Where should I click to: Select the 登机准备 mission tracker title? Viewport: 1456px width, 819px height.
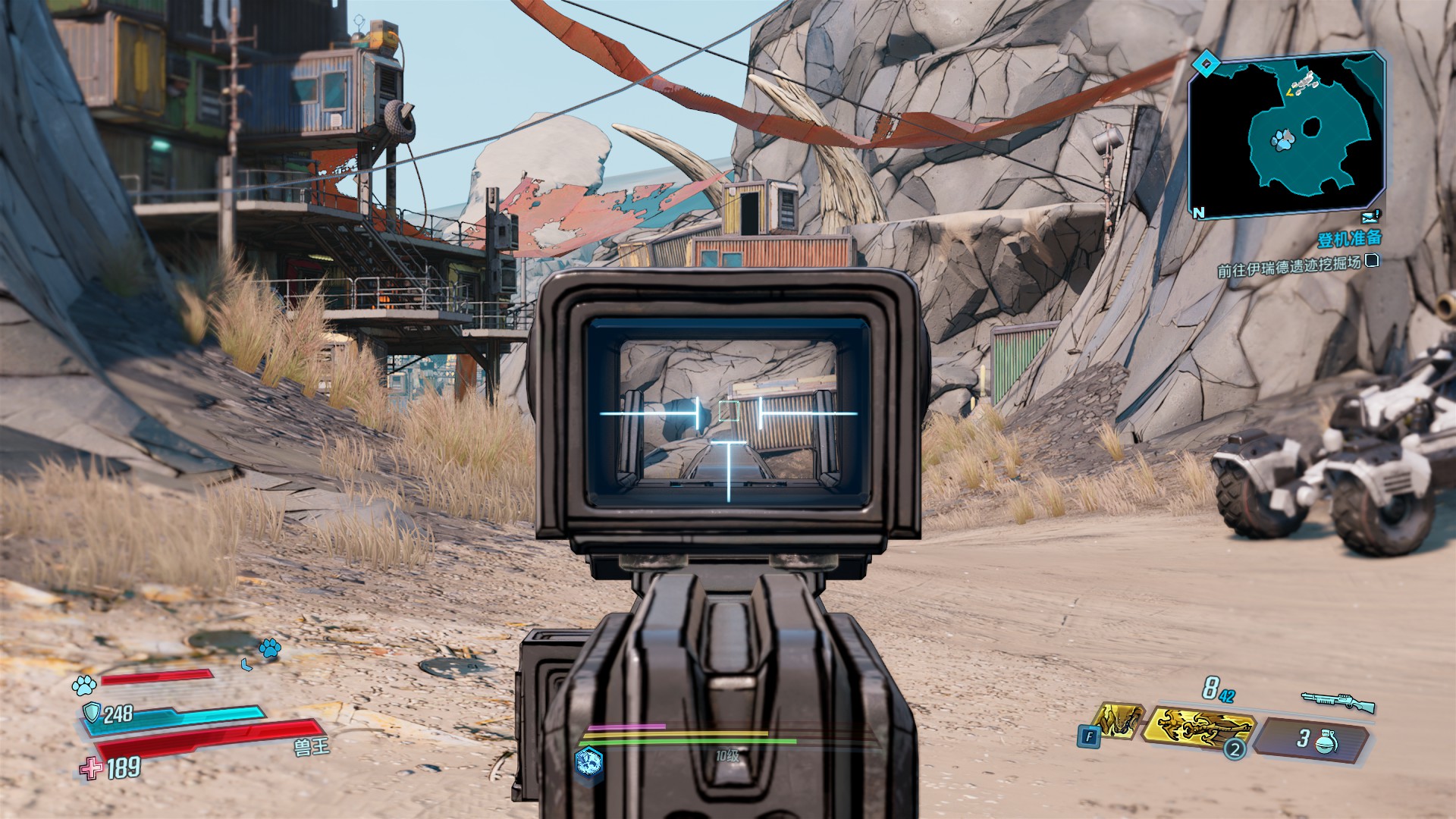click(x=1349, y=239)
